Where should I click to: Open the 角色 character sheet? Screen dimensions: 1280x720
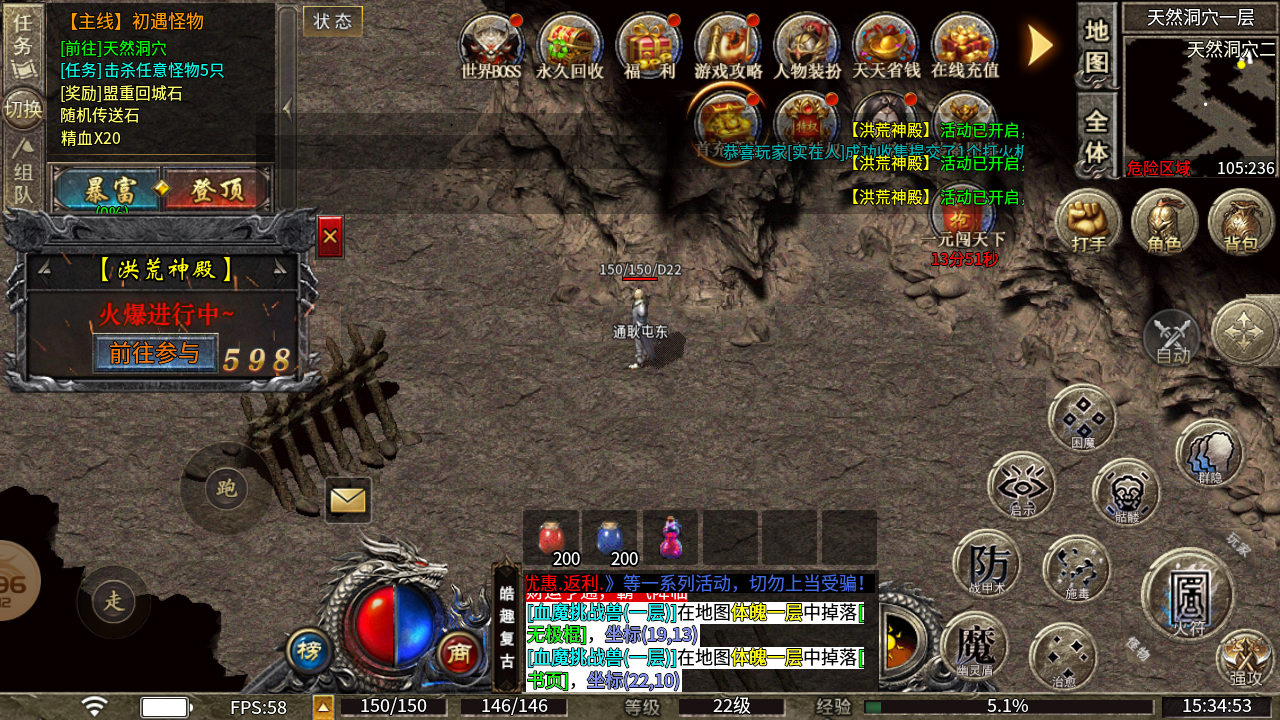[1164, 222]
